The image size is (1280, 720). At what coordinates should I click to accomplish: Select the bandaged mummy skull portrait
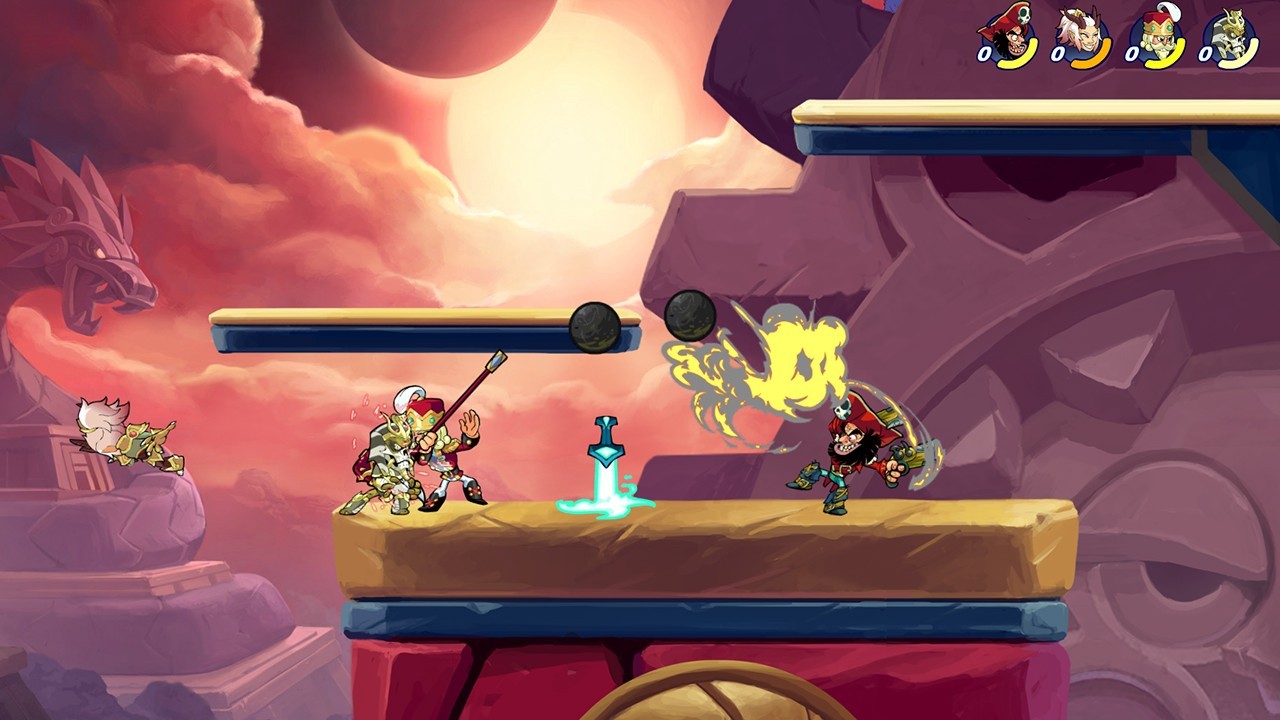pos(1233,38)
